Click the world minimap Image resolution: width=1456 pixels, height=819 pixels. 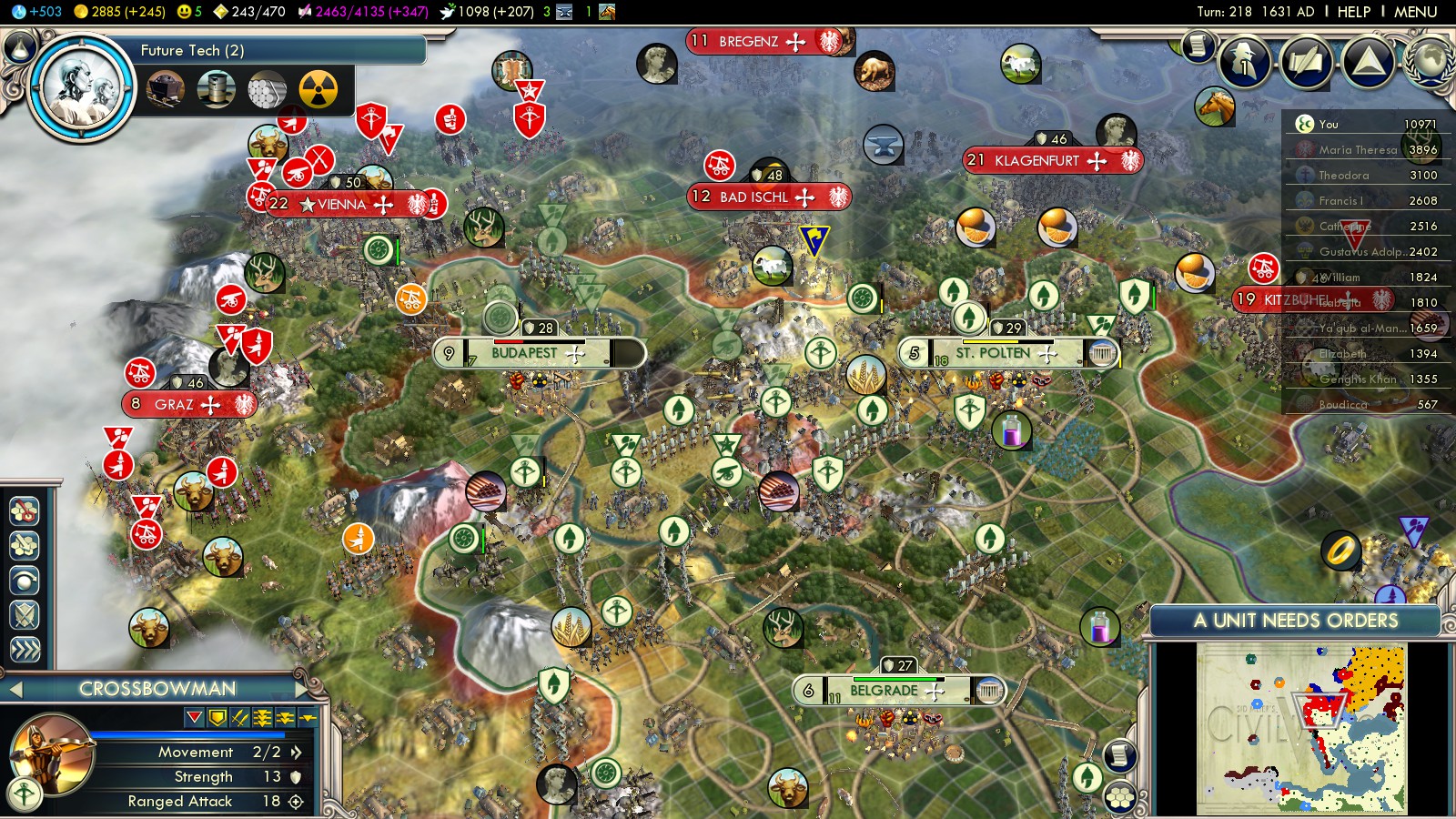(1301, 728)
